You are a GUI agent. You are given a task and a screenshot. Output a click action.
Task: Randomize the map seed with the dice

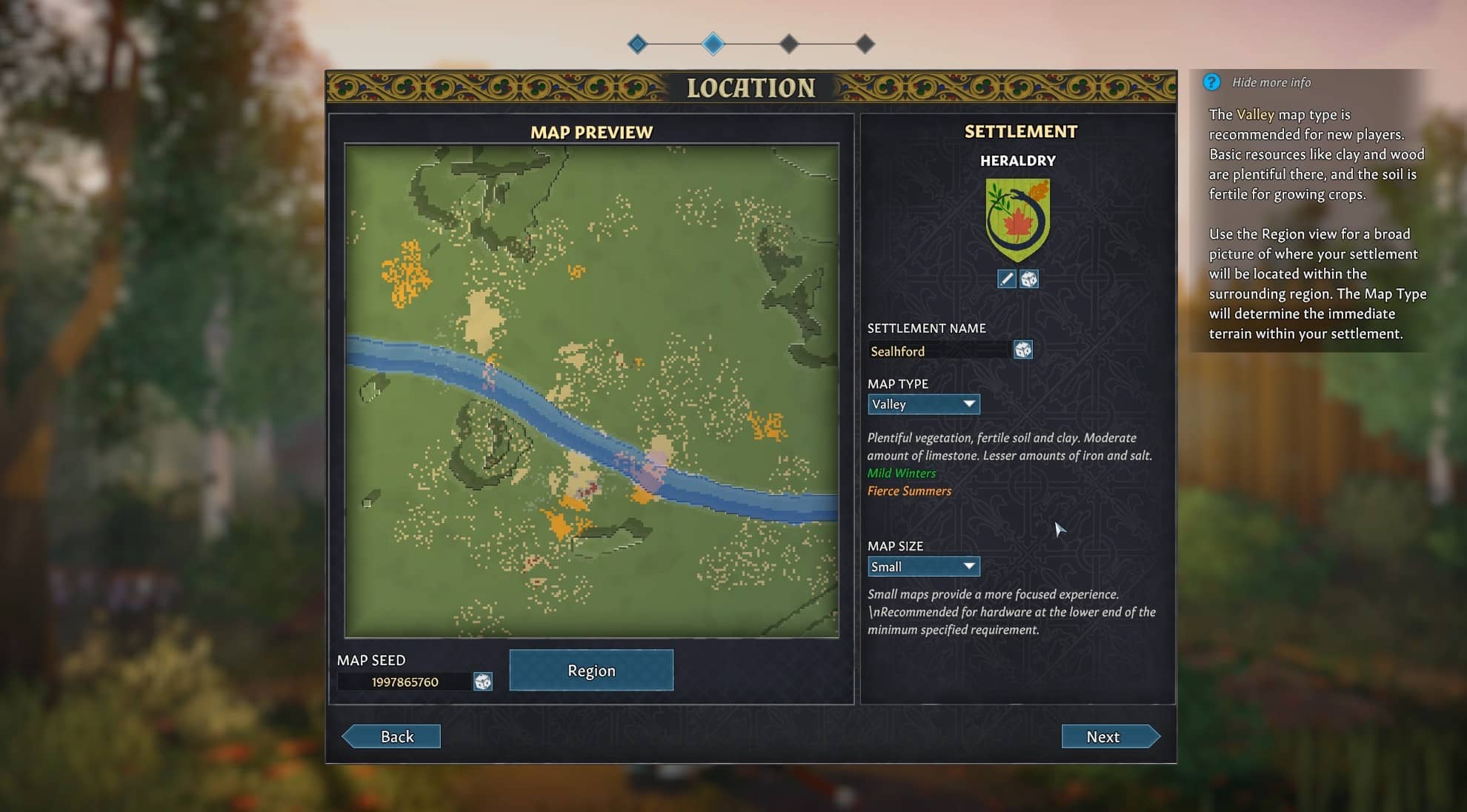[x=483, y=682]
